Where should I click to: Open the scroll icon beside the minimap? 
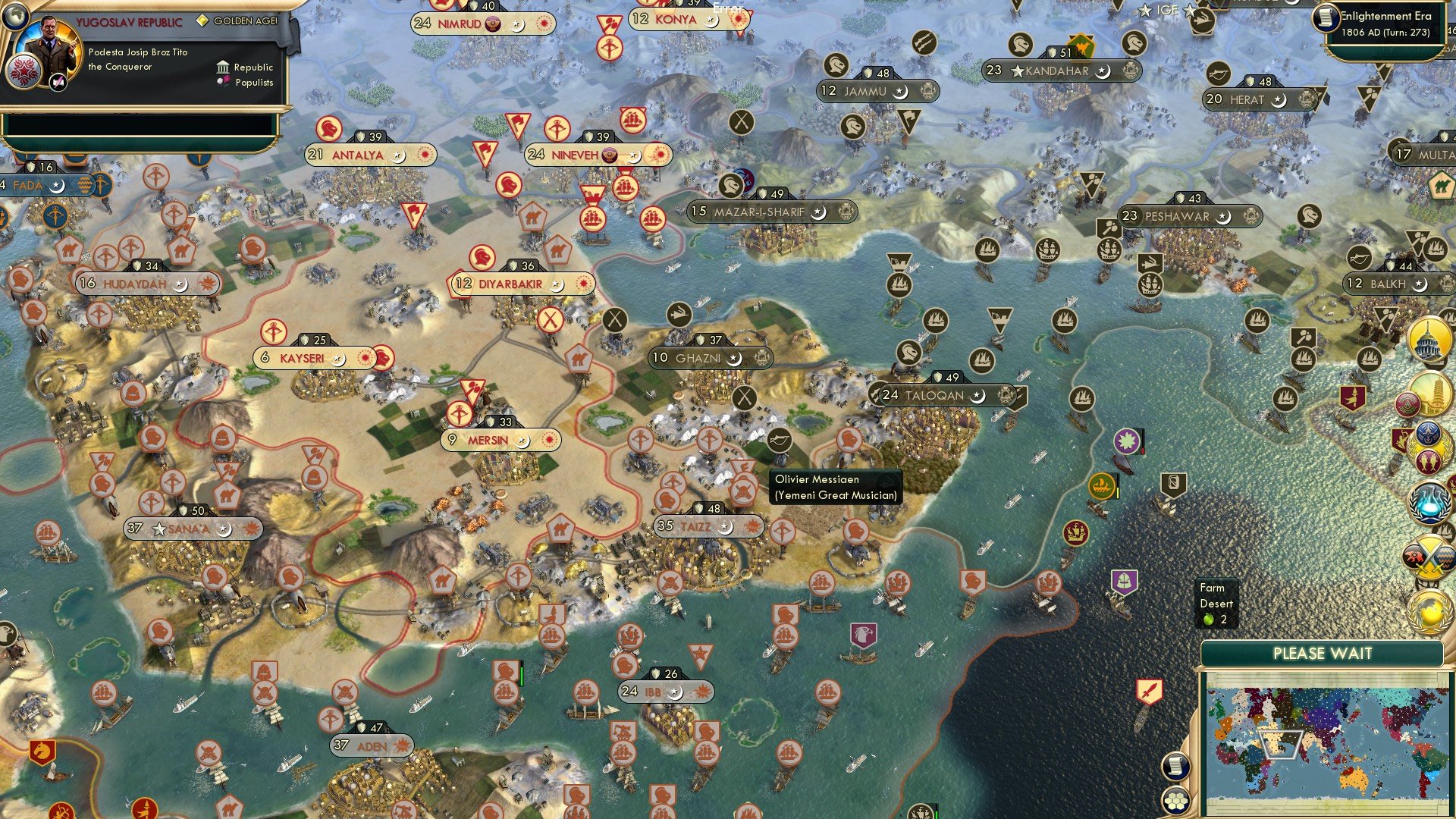point(1174,766)
